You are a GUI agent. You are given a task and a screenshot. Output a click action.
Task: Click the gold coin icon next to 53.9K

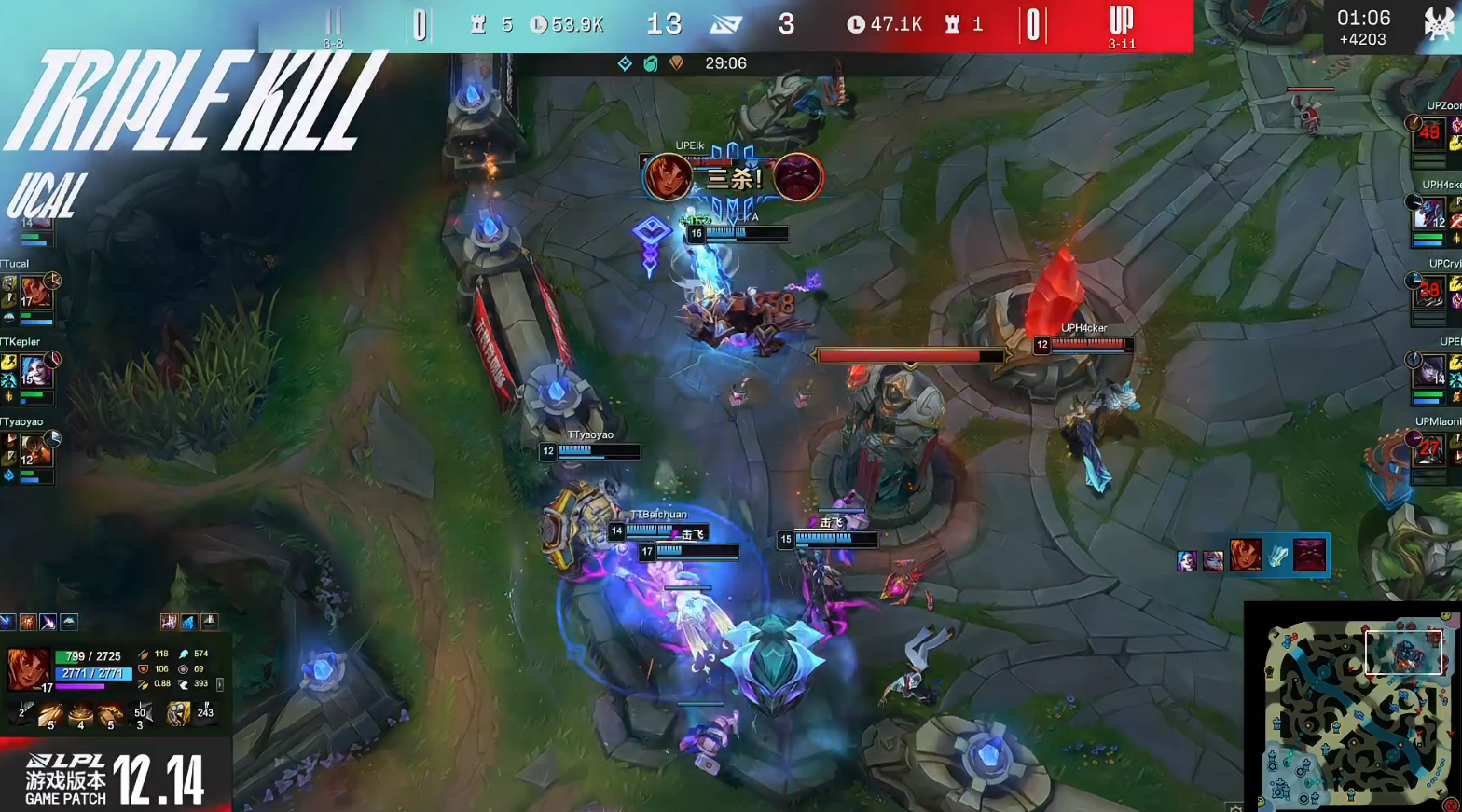(538, 25)
